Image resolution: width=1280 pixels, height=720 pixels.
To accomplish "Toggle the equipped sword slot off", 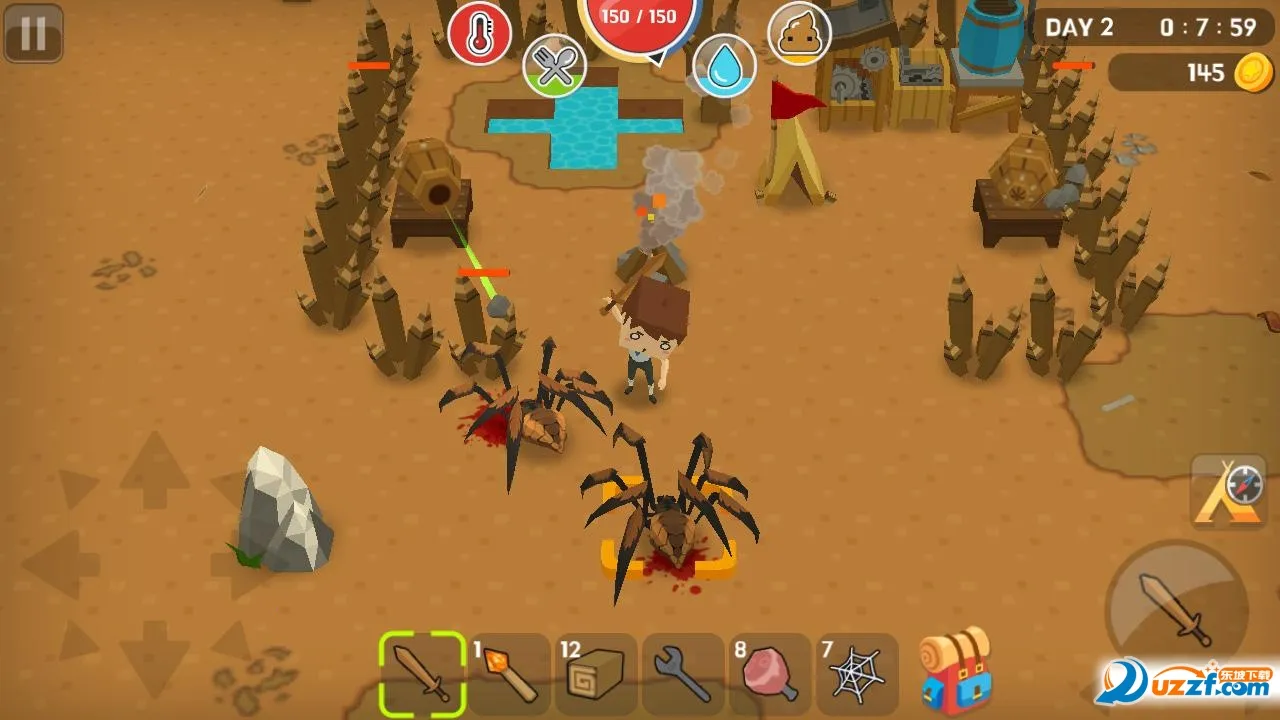I will click(x=424, y=670).
